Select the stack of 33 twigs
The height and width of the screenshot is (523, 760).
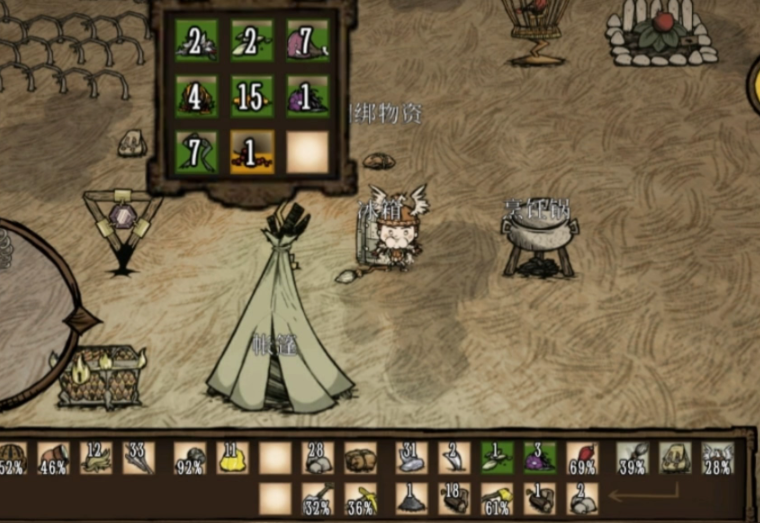pos(139,458)
